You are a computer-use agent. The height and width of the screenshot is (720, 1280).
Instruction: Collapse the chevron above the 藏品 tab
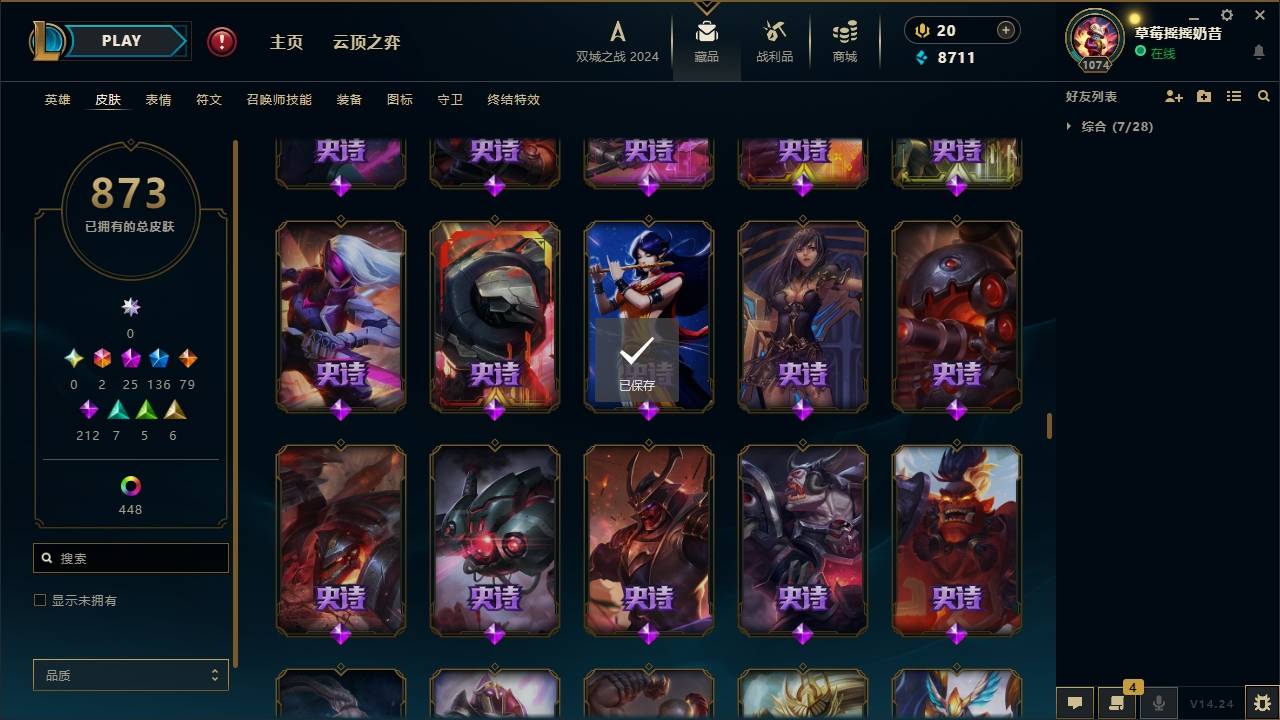707,8
